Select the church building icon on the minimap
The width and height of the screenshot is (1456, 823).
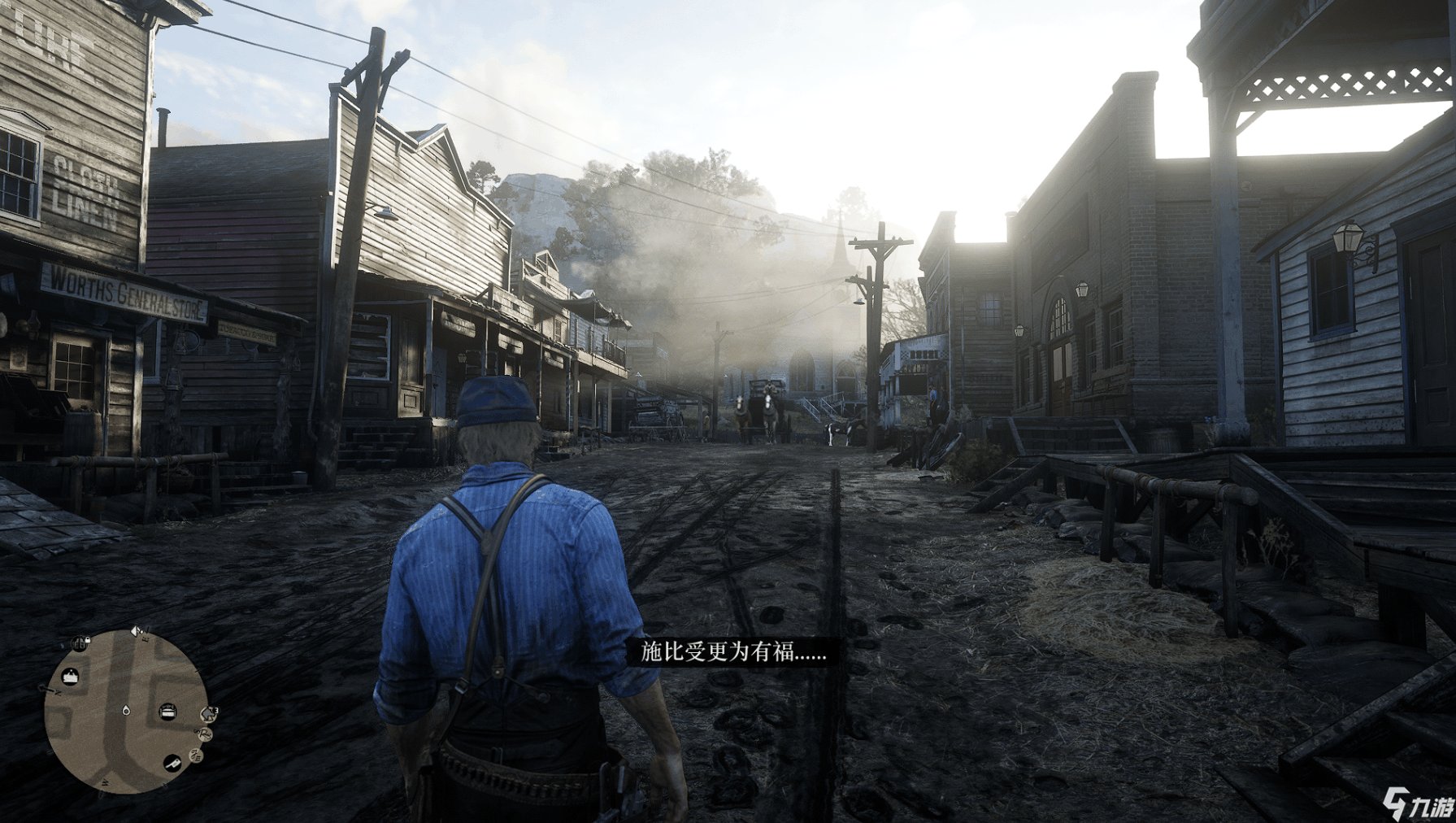tap(70, 675)
